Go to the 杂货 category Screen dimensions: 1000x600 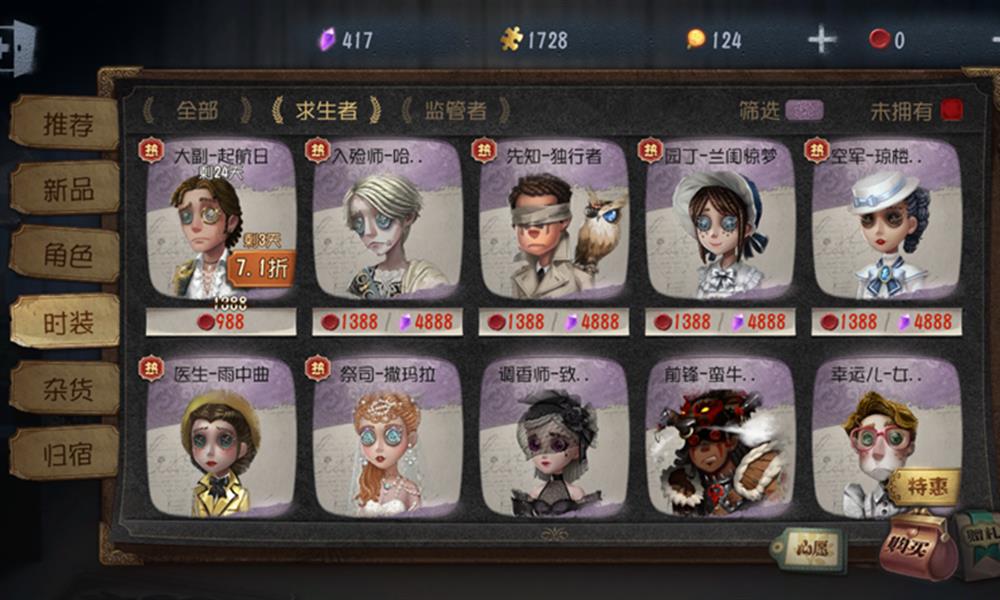pyautogui.click(x=66, y=388)
